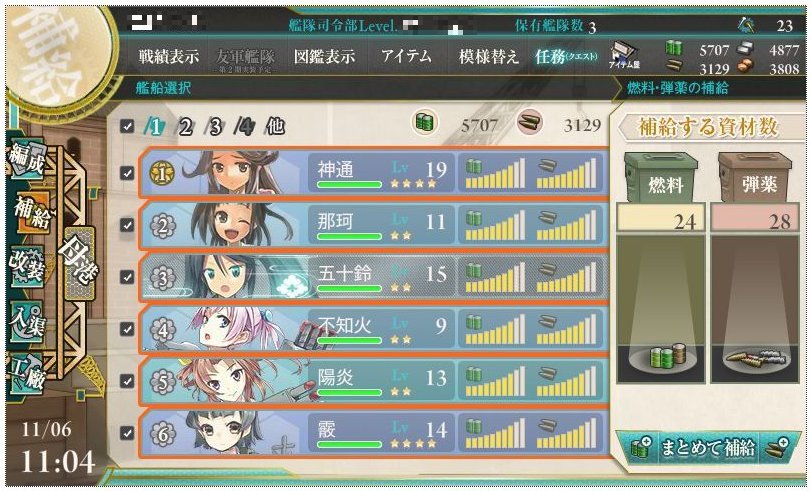Select fleet 2 tab
811x491 pixels.
click(184, 127)
